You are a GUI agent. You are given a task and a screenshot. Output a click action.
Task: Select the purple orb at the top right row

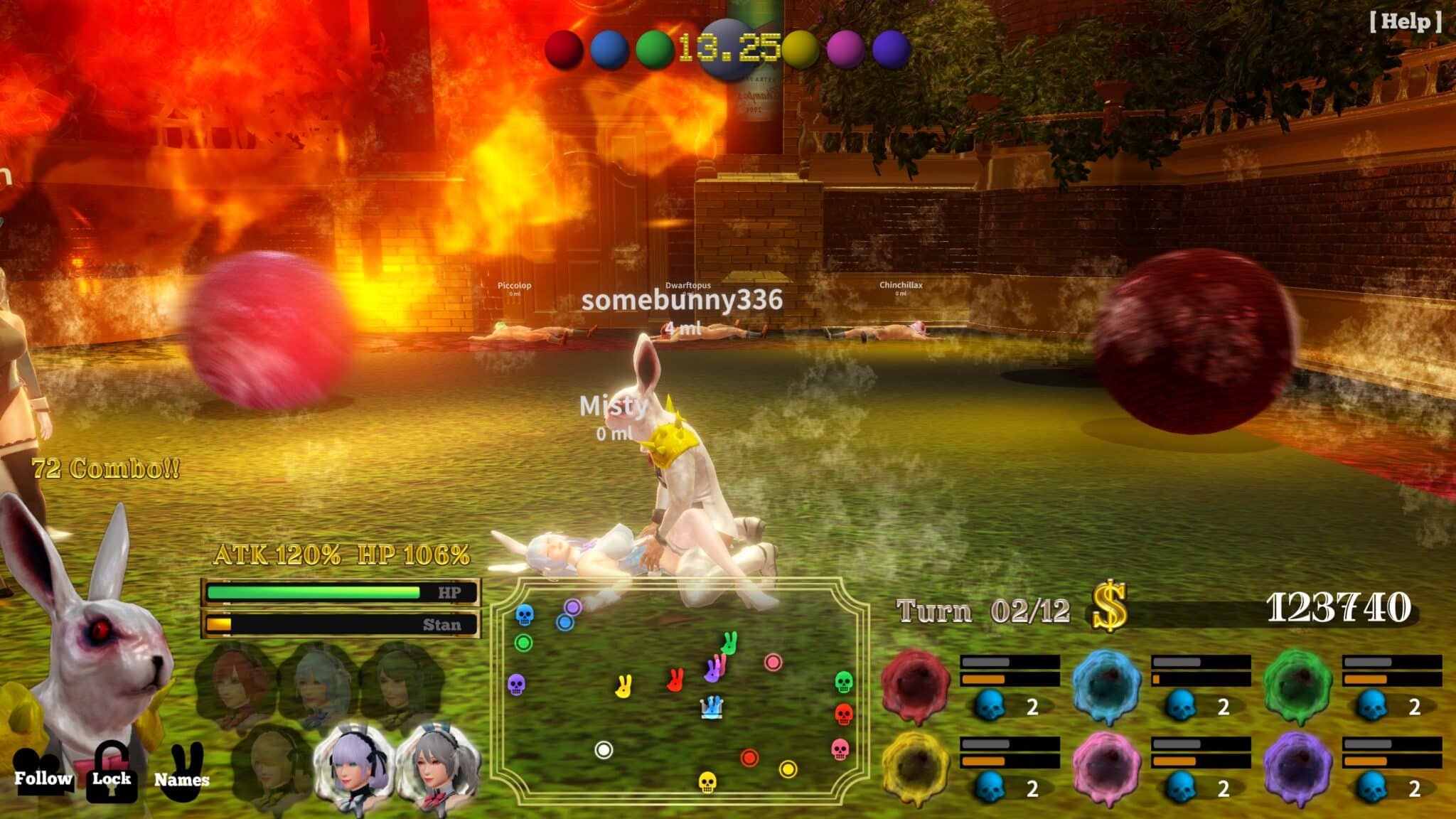click(890, 48)
